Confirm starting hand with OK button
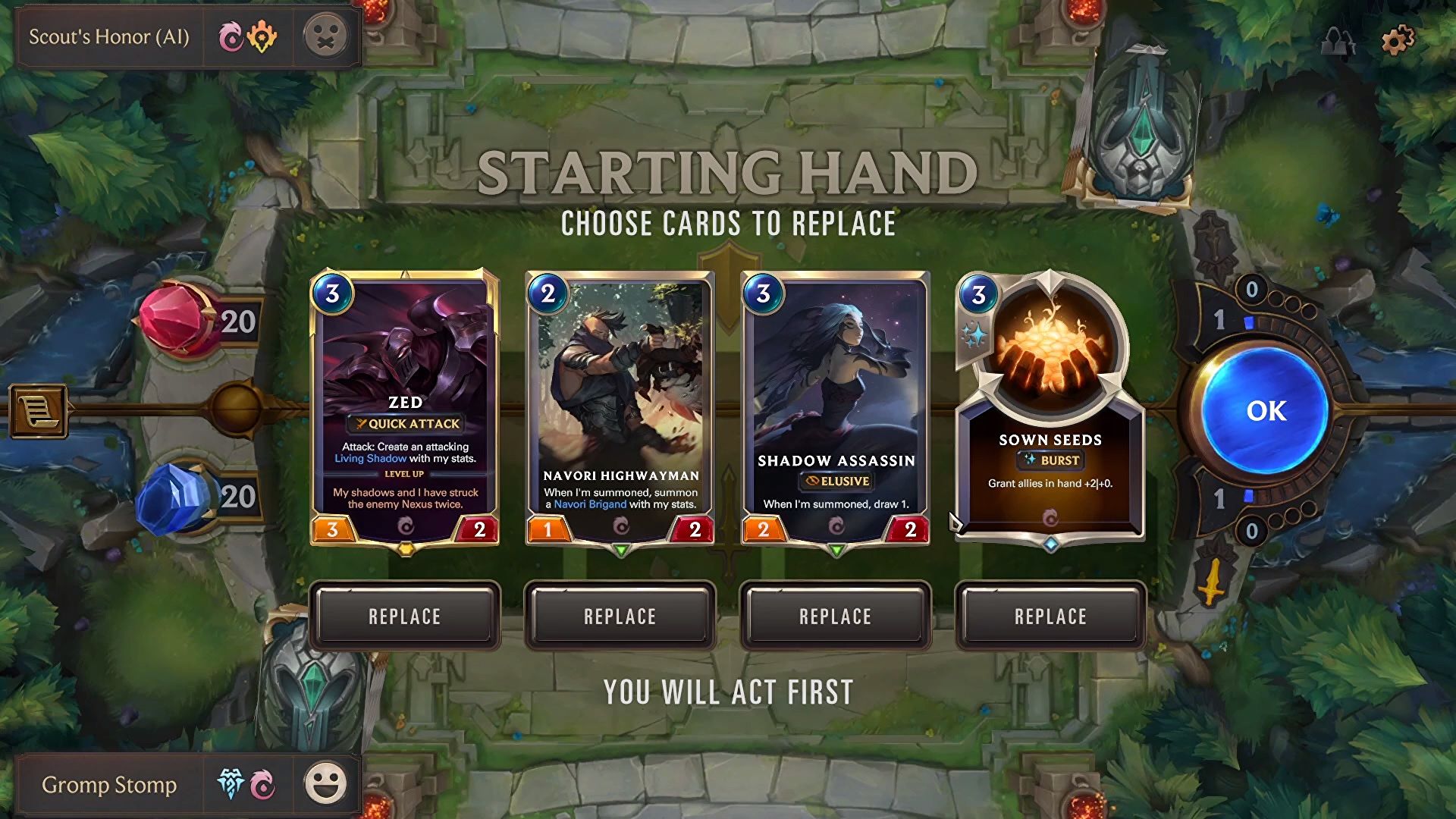This screenshot has height=819, width=1456. [1265, 411]
